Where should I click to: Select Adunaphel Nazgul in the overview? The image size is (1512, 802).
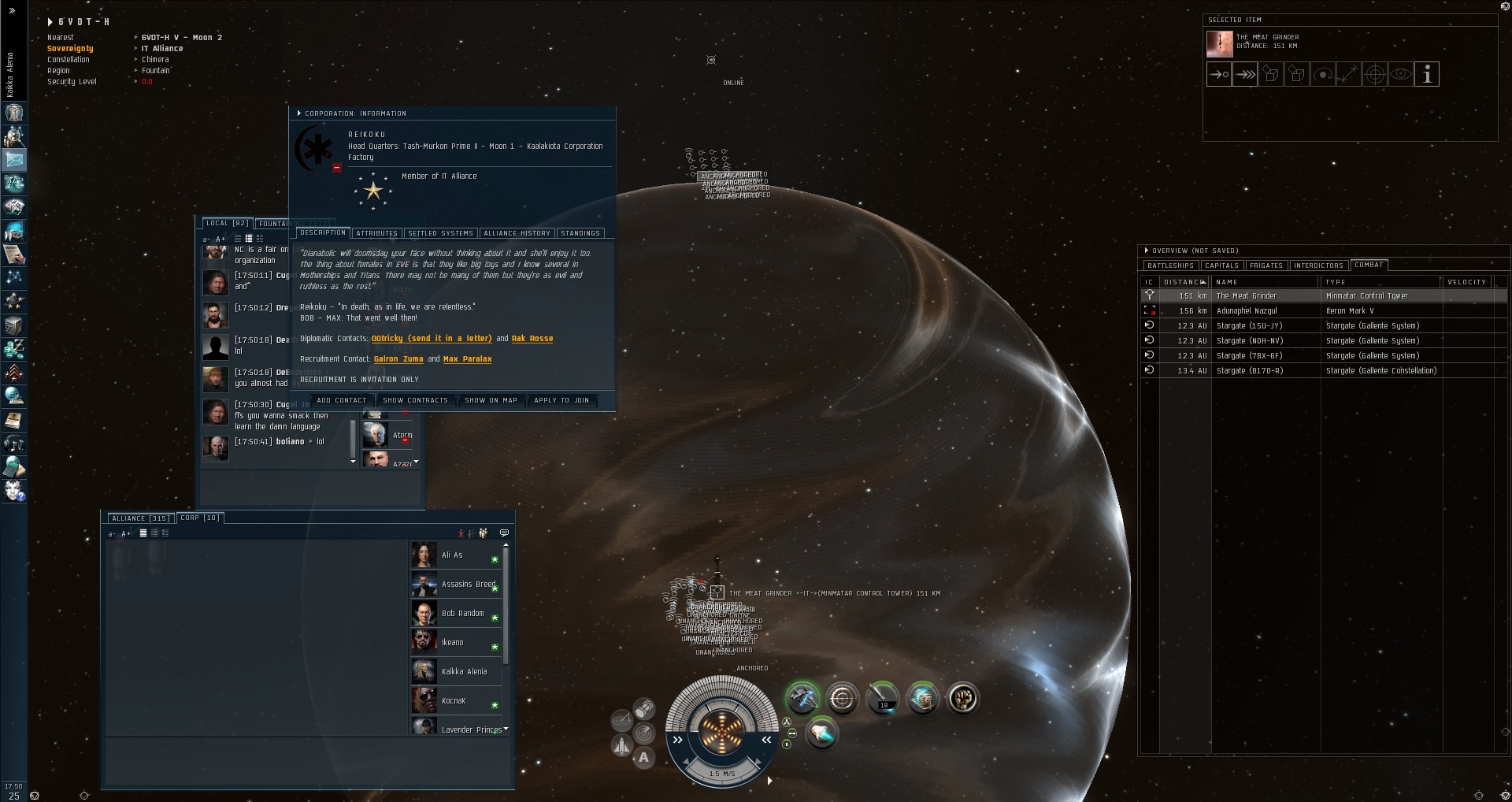(x=1247, y=311)
